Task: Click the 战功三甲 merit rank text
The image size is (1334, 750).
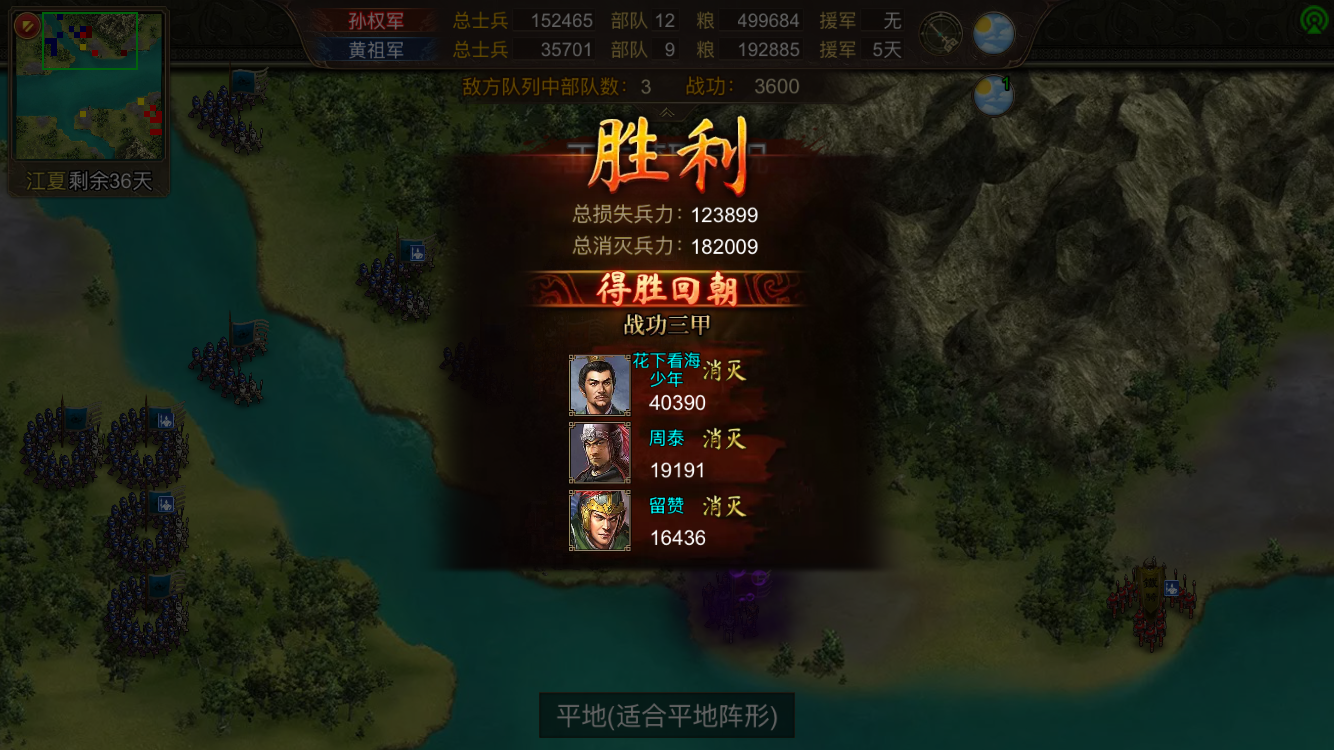Action: [666, 325]
